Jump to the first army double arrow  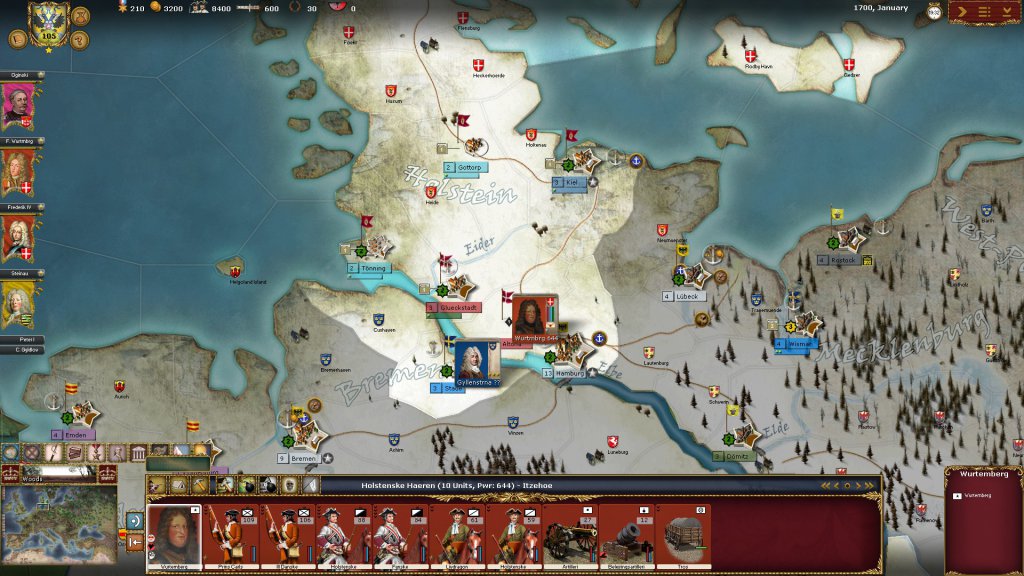pyautogui.click(x=827, y=486)
